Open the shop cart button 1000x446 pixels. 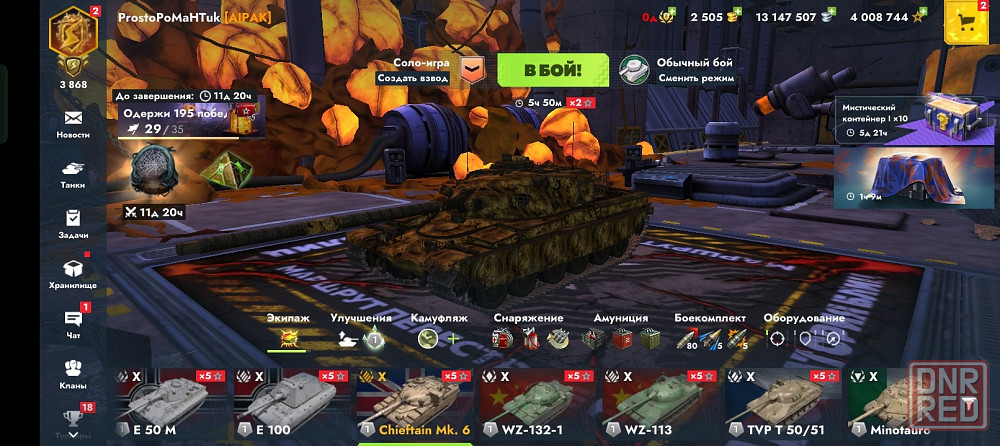(x=965, y=22)
